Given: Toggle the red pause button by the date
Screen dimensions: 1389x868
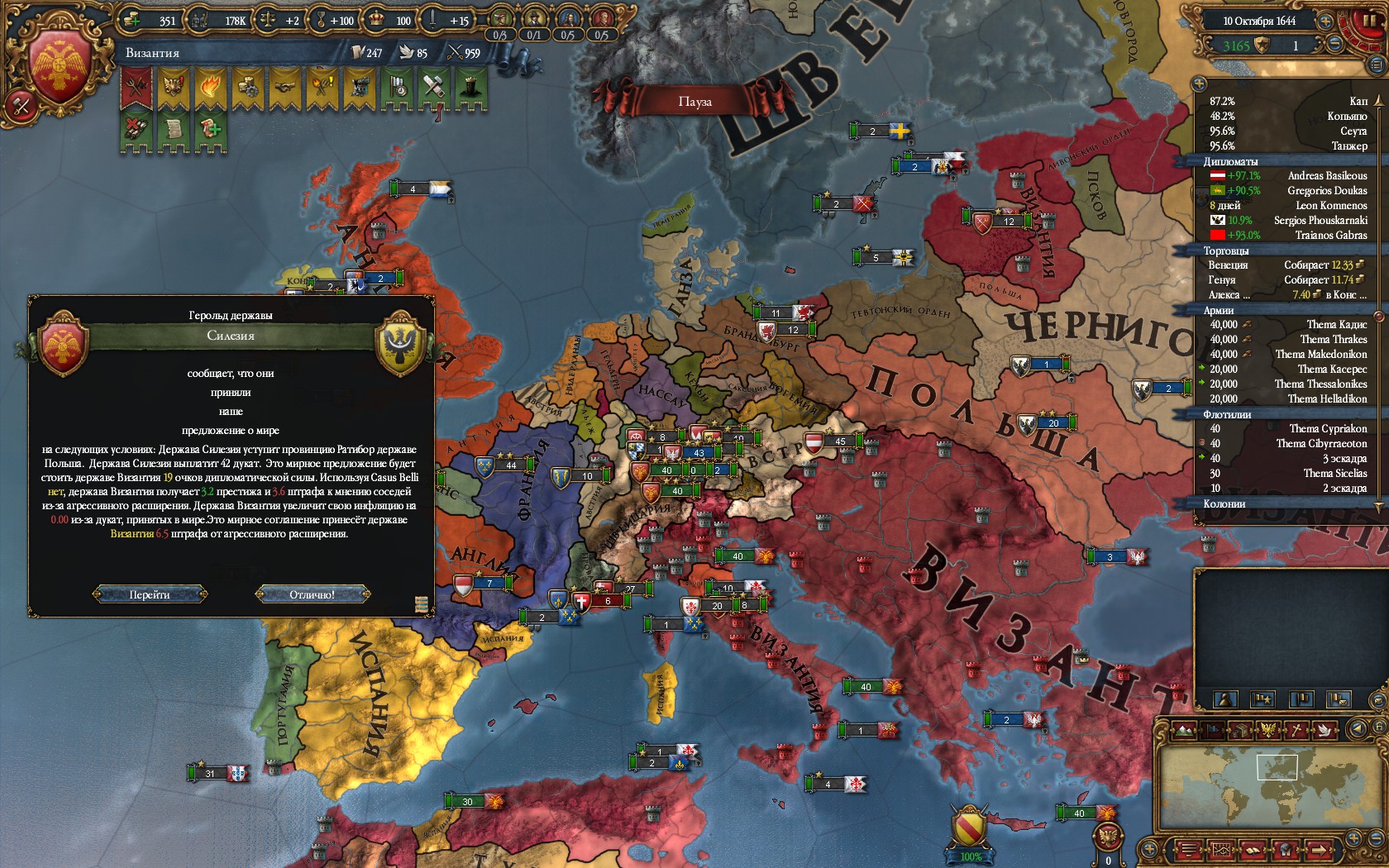Looking at the screenshot, I should 1368,20.
